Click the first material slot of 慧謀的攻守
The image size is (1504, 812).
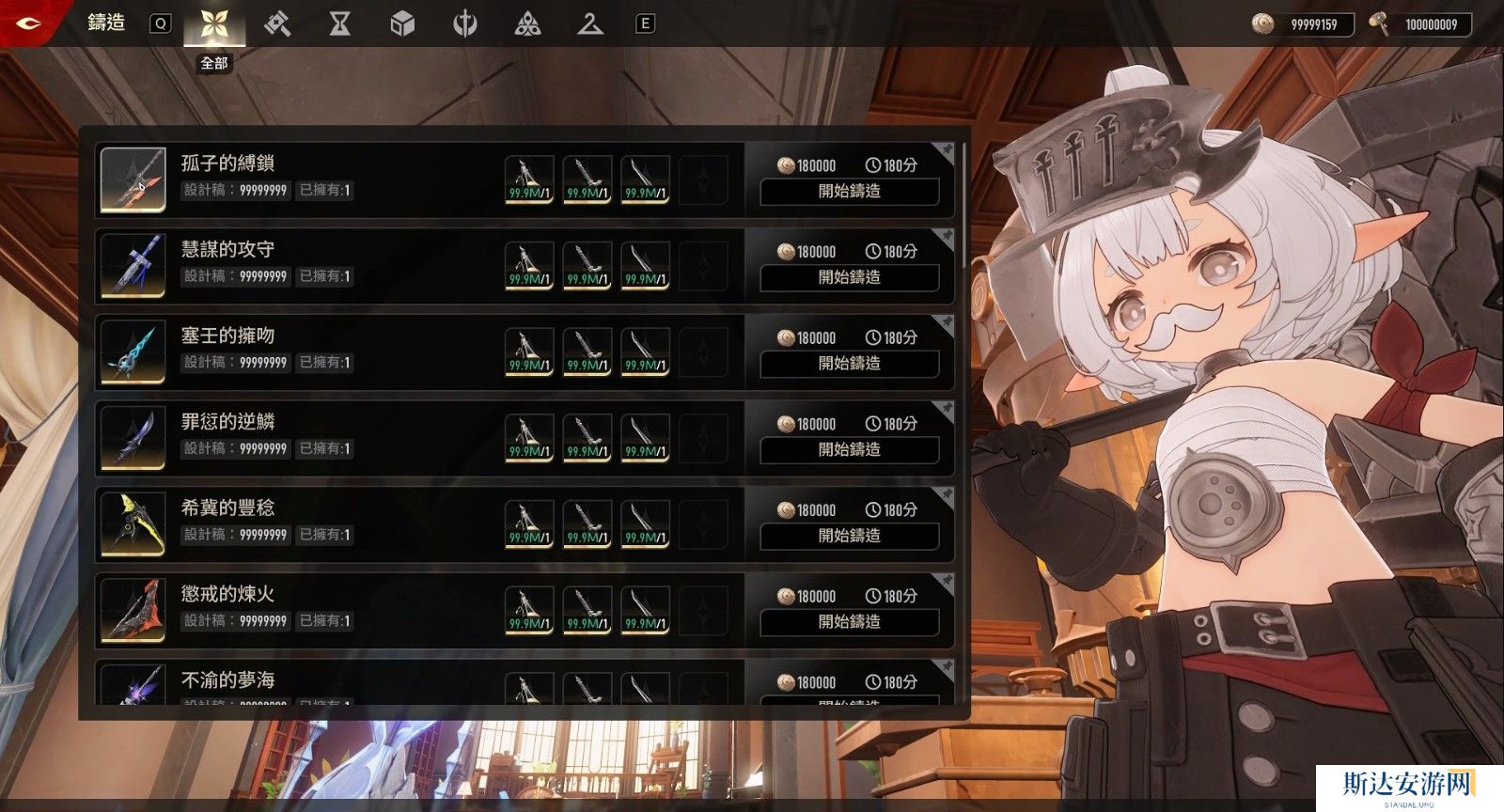point(529,266)
